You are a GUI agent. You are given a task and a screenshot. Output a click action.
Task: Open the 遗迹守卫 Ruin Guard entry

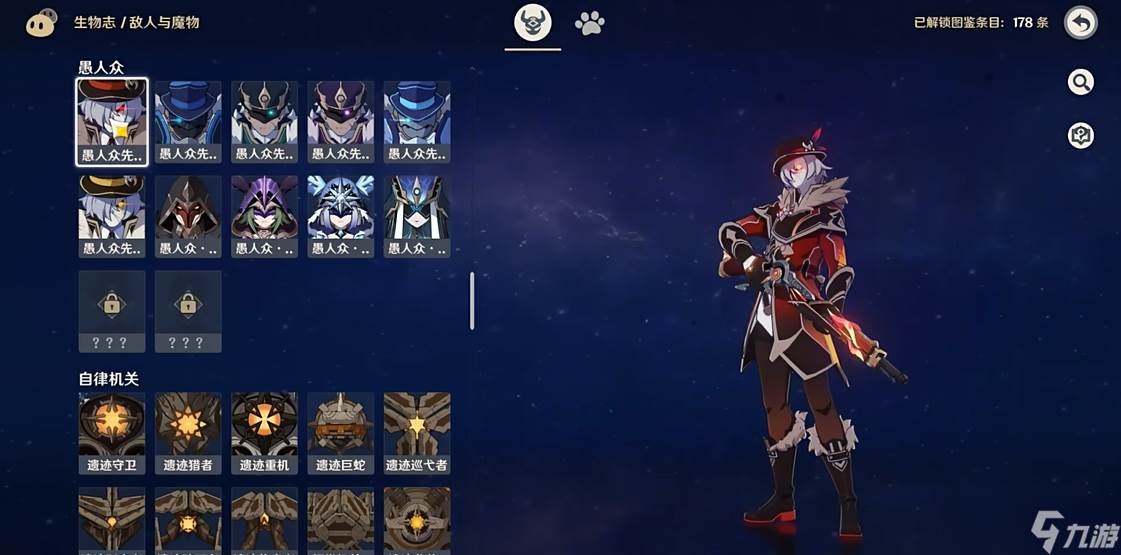(x=112, y=432)
